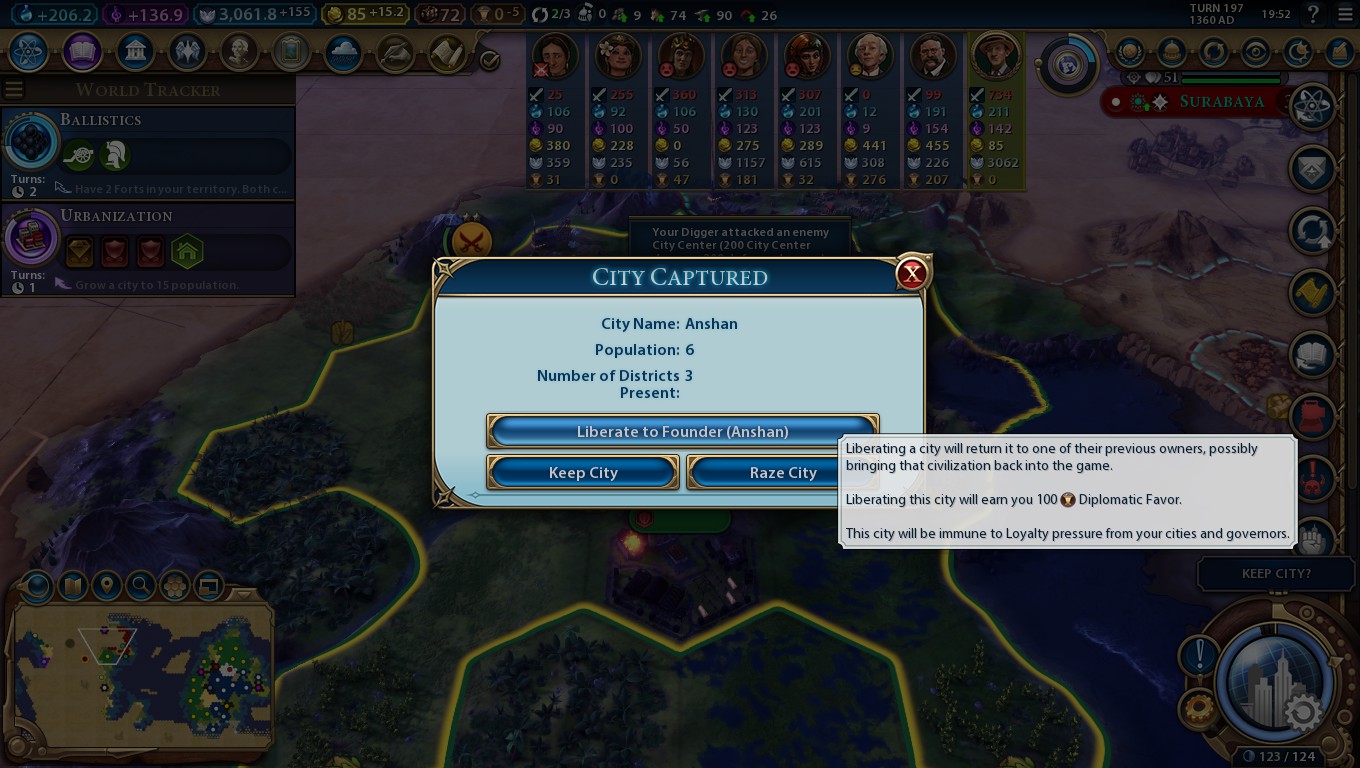
Task: Open the minimap lens options button
Action: point(37,585)
